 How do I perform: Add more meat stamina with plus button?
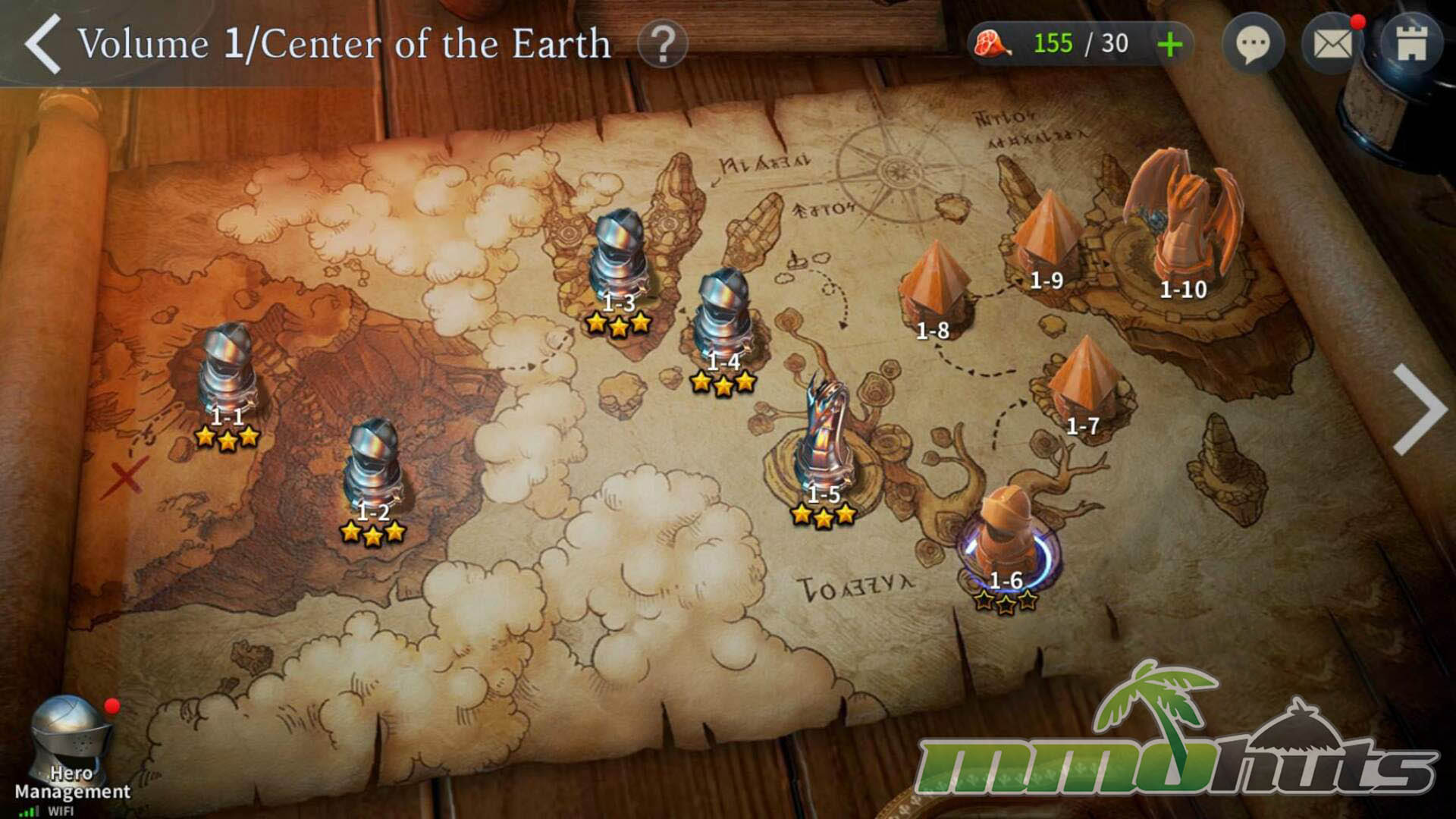(1169, 45)
